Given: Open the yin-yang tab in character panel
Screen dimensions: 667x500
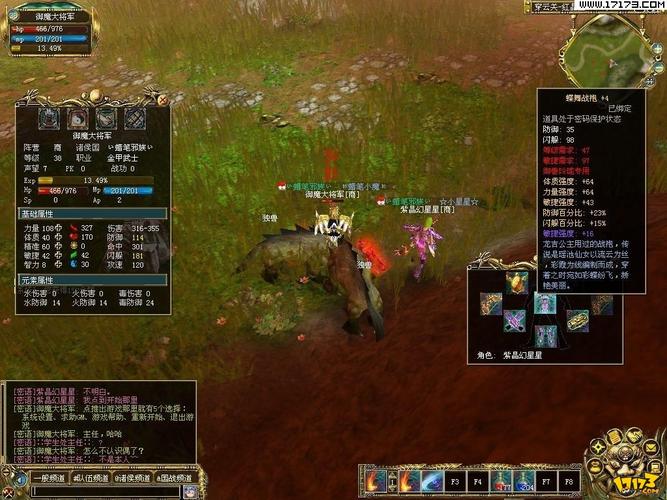Looking at the screenshot, I should tap(77, 118).
